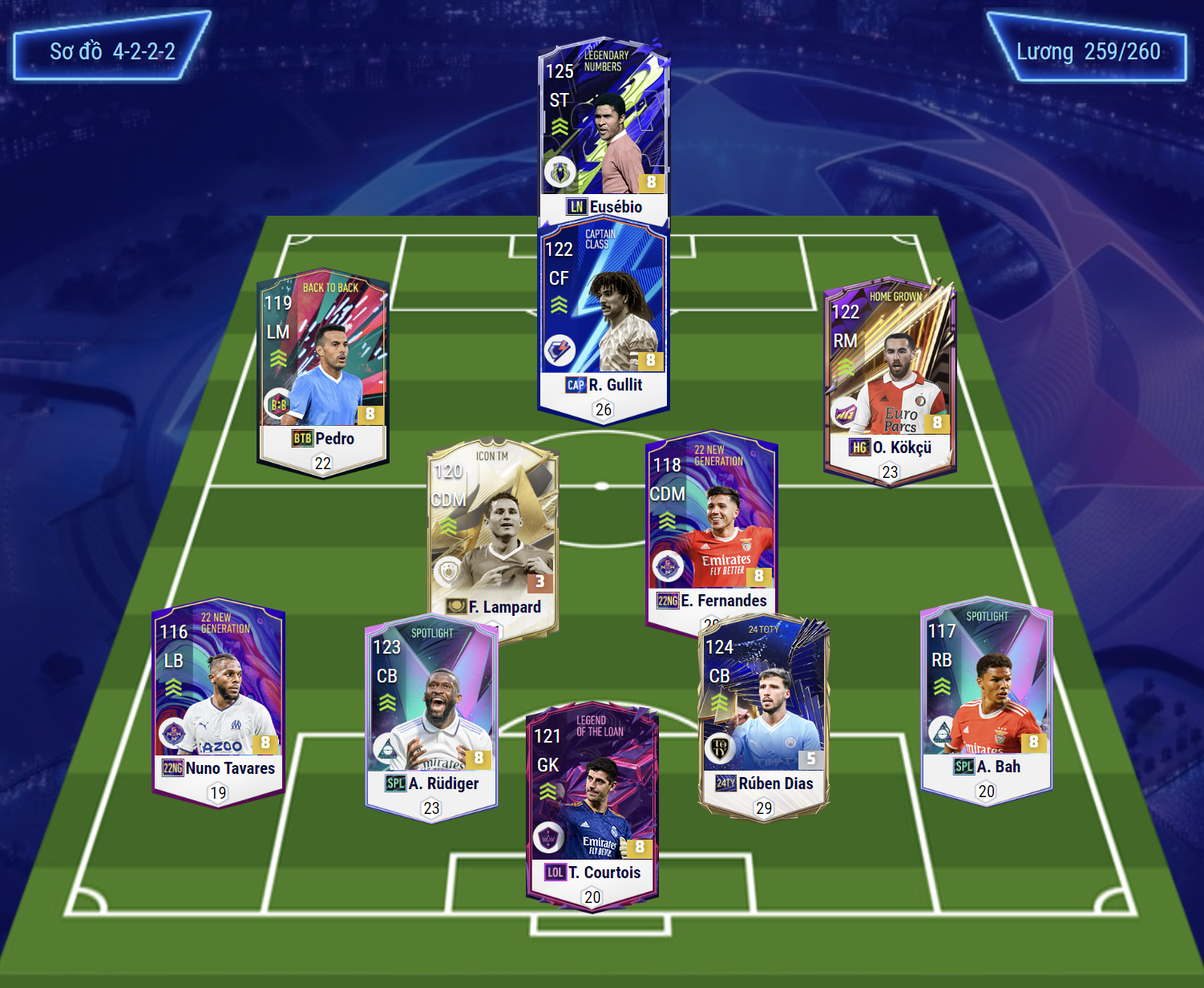
Task: Select O. Kökçü right midfielder card
Action: point(890,379)
